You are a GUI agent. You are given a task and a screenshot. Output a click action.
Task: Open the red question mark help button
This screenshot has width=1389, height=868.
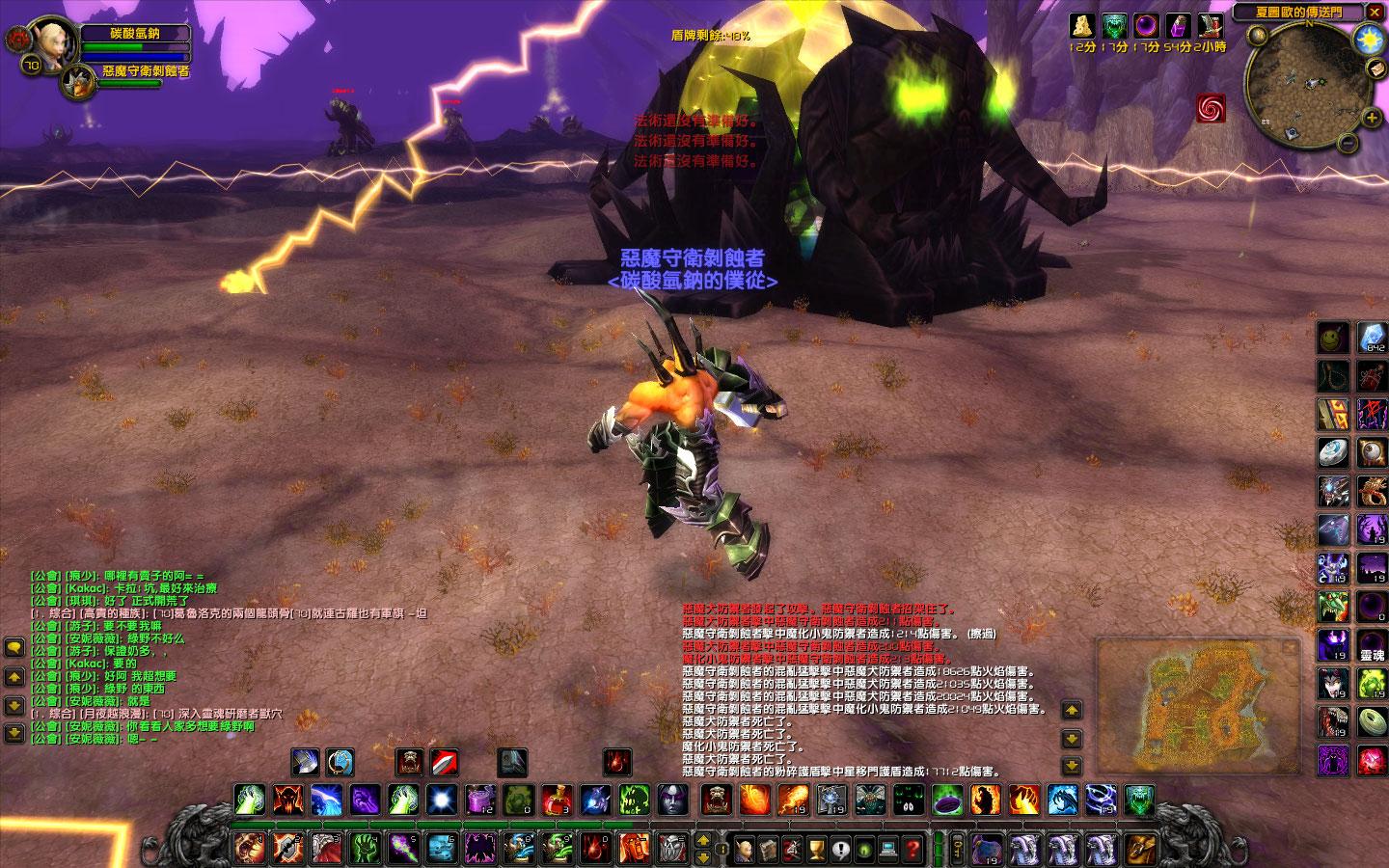click(912, 849)
